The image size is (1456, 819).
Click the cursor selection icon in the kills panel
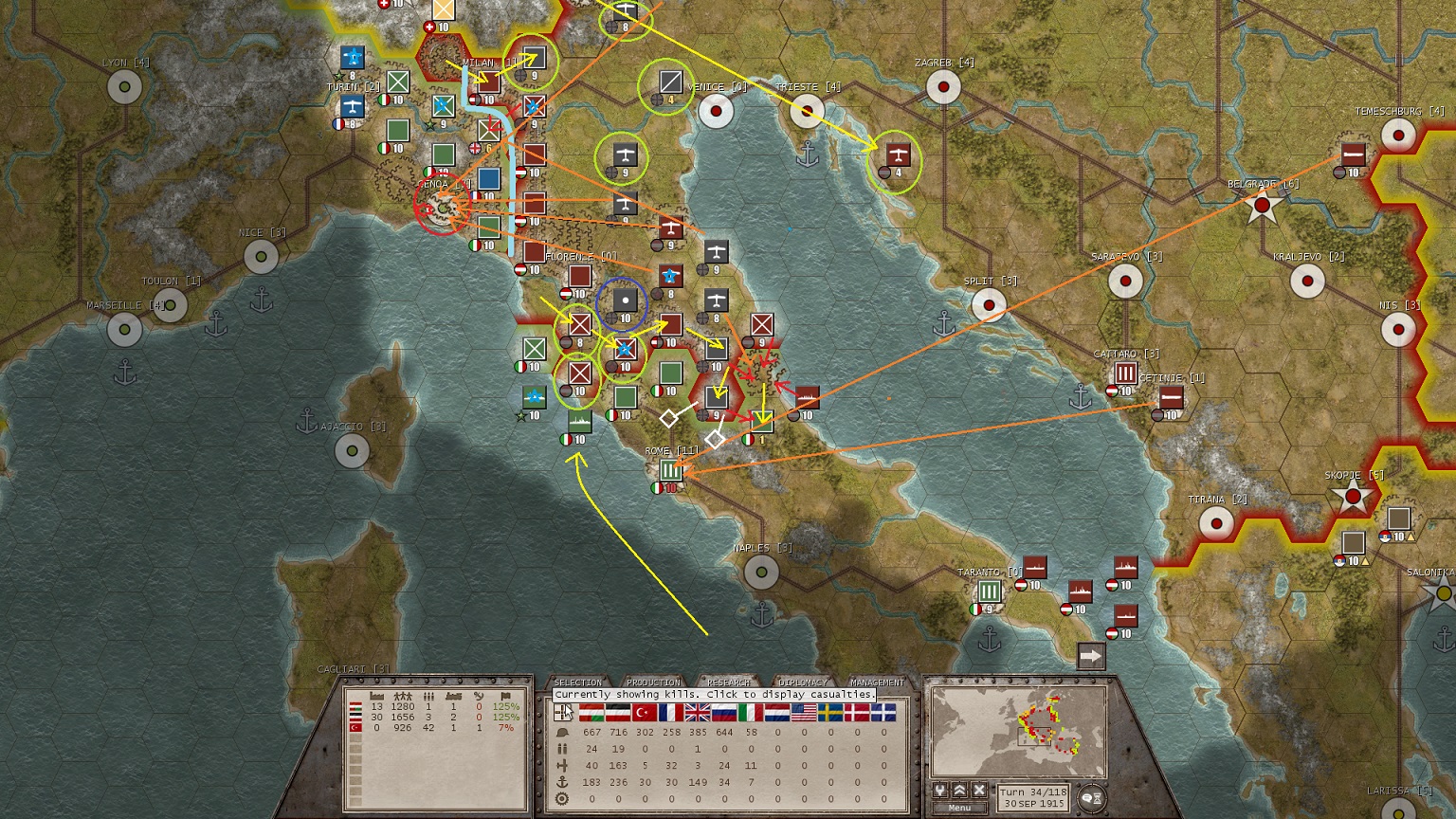(x=563, y=713)
